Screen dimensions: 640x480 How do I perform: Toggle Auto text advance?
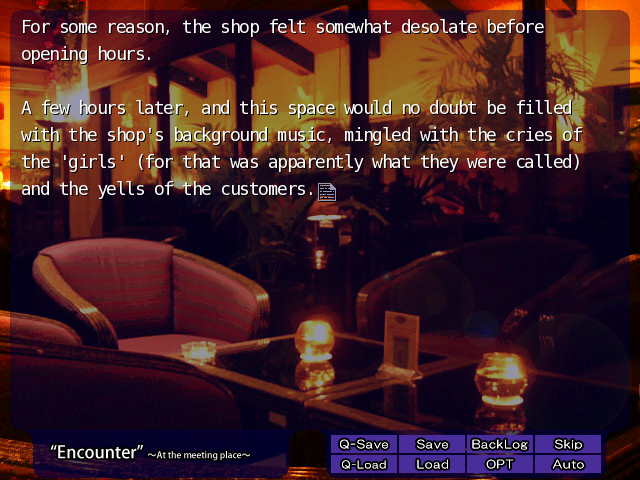(568, 464)
